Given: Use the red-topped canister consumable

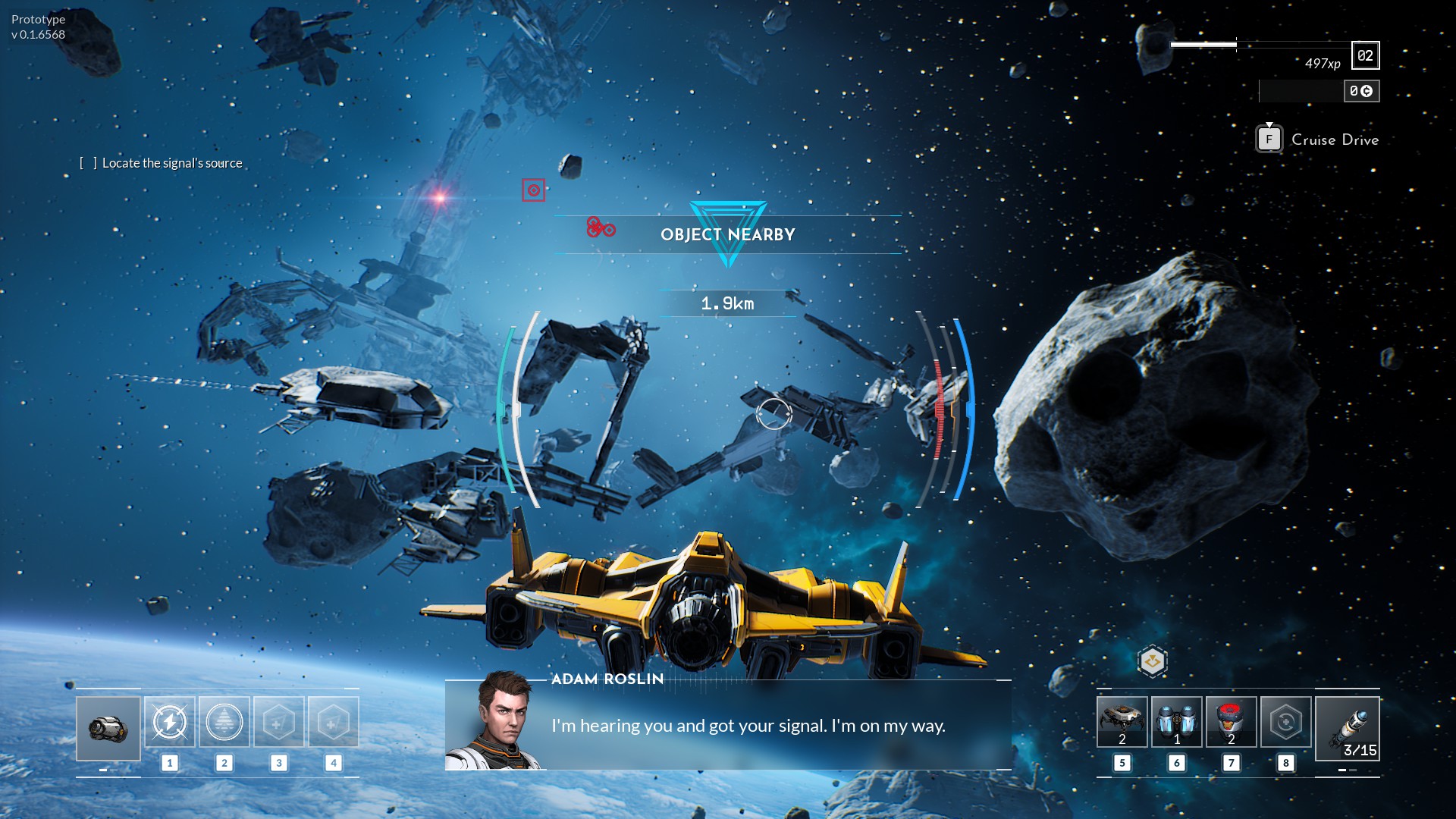Looking at the screenshot, I should tap(1231, 722).
